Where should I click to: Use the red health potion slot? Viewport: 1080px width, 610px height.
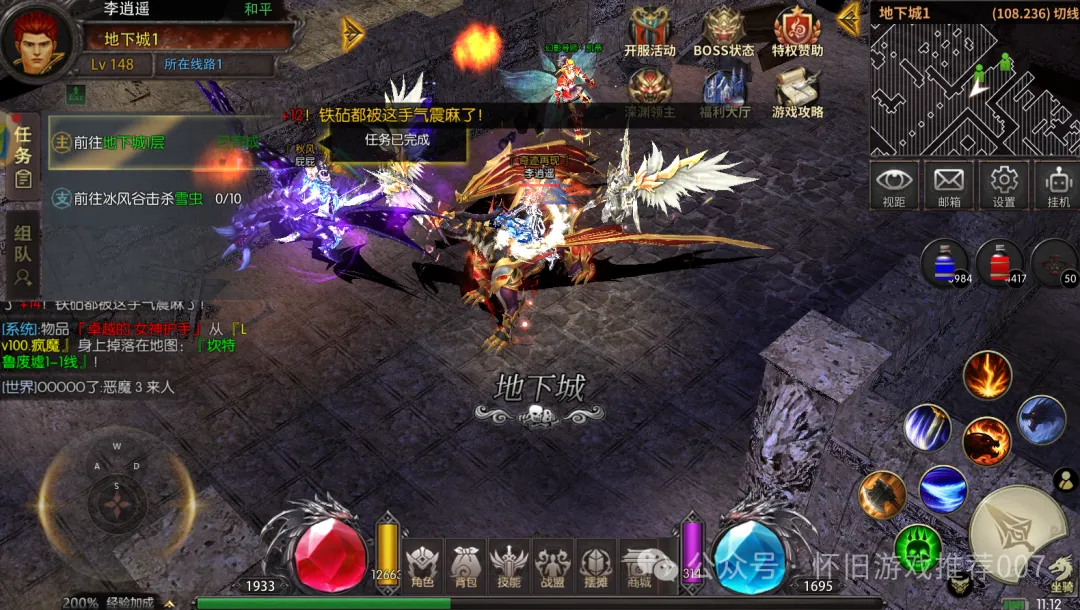point(998,262)
